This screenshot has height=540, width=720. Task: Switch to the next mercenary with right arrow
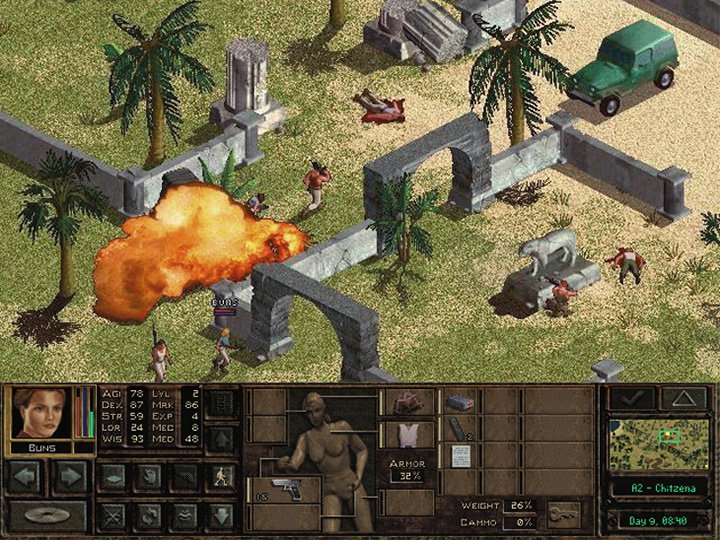click(70, 476)
